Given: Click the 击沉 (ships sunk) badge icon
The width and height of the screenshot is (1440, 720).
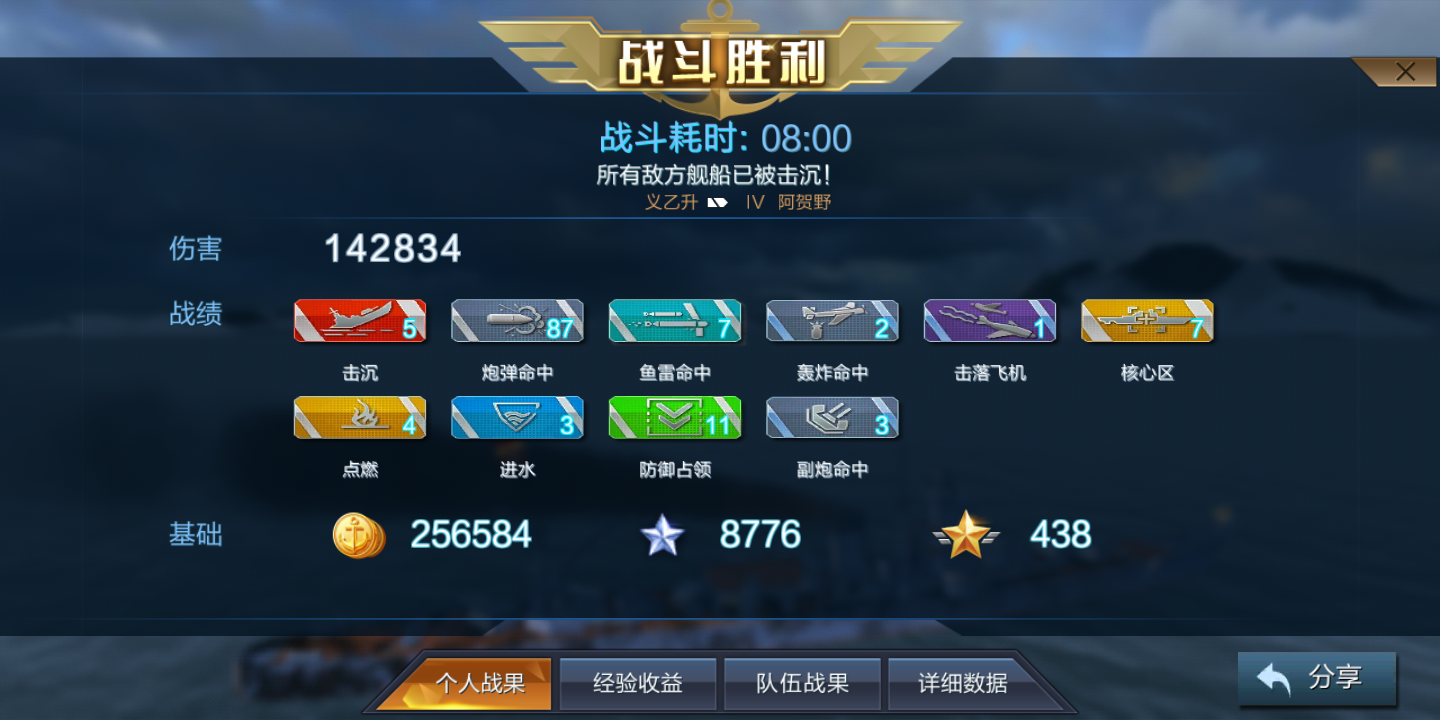Looking at the screenshot, I should (359, 321).
